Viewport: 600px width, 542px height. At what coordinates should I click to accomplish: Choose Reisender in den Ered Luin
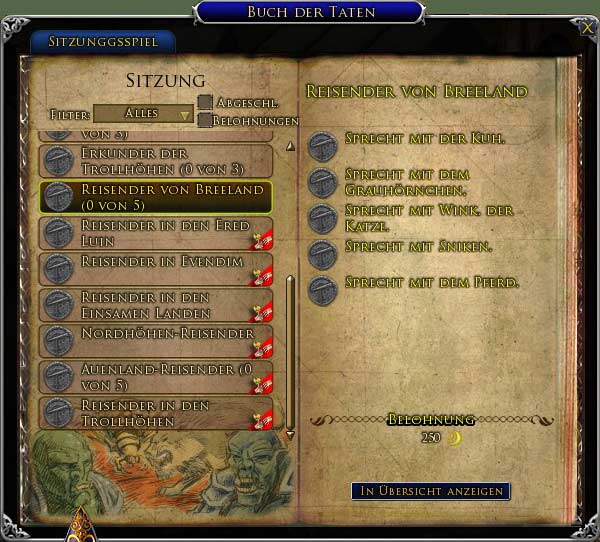point(155,232)
